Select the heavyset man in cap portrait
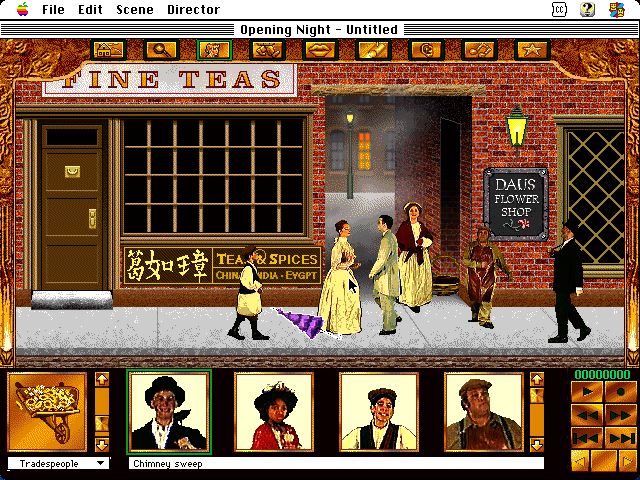Viewport: 640px width, 480px height. pyautogui.click(x=484, y=412)
